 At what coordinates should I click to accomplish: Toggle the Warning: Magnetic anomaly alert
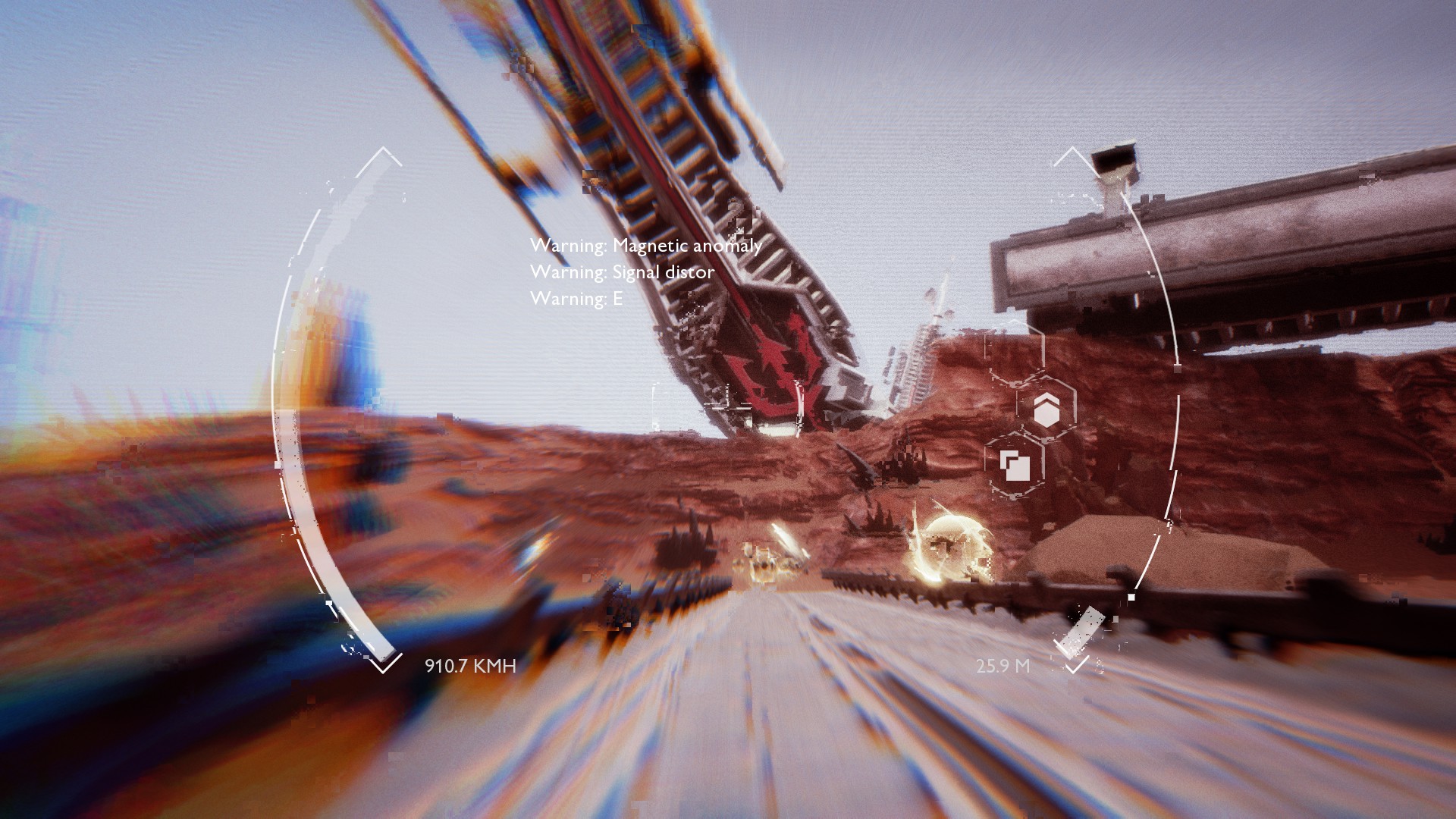[646, 246]
